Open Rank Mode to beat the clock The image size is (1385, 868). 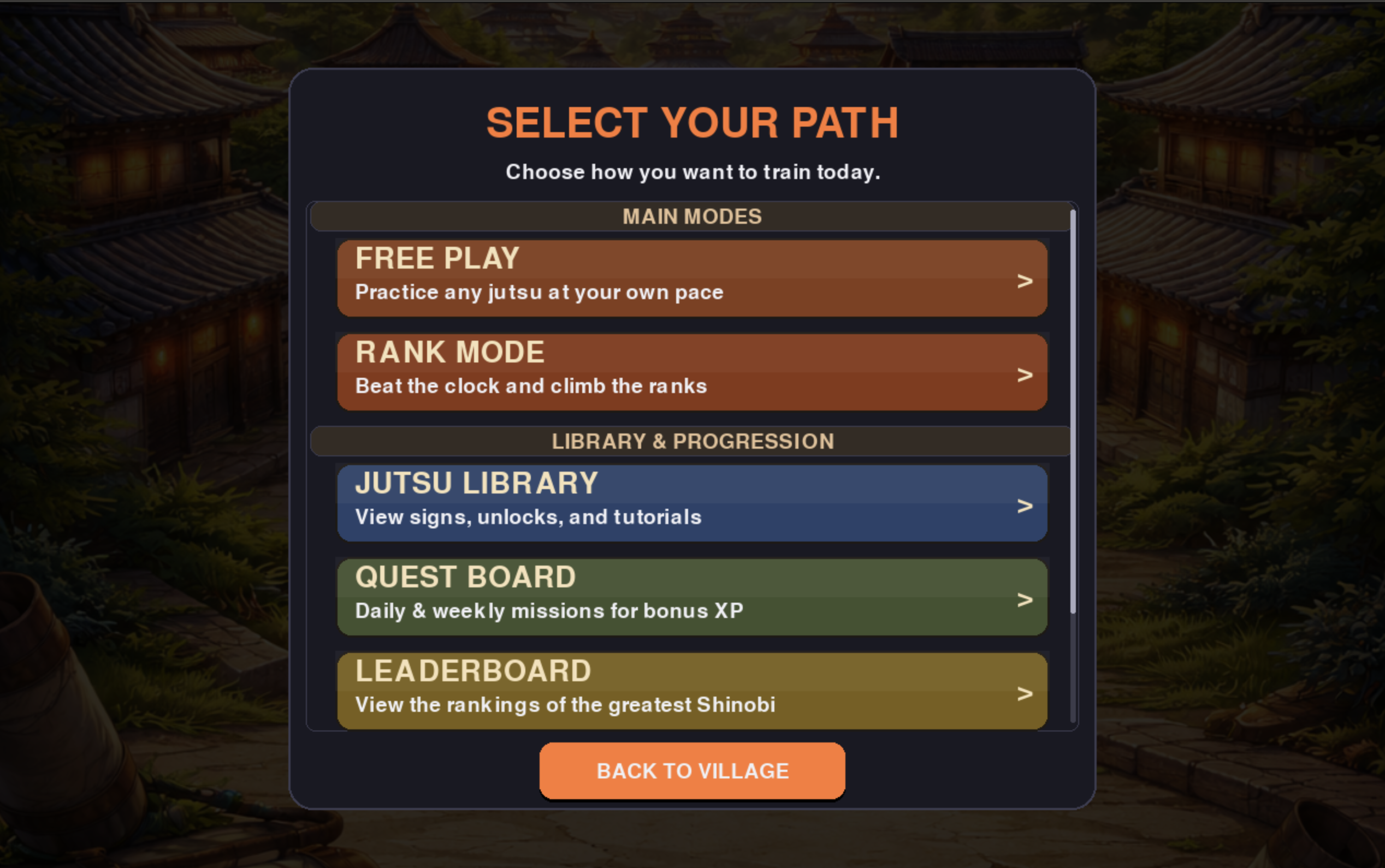pos(691,371)
